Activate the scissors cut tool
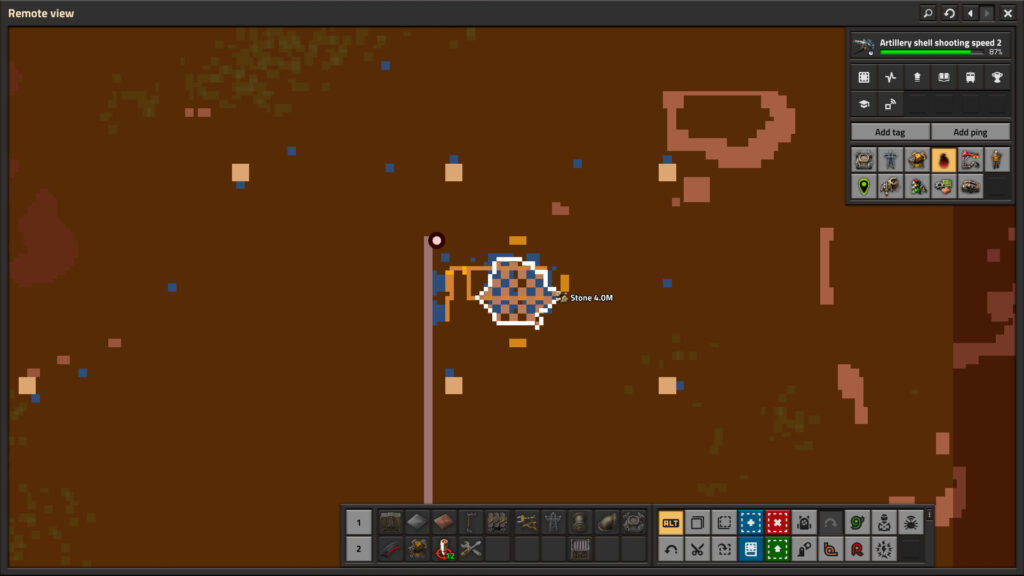This screenshot has width=1024, height=576. (x=697, y=549)
